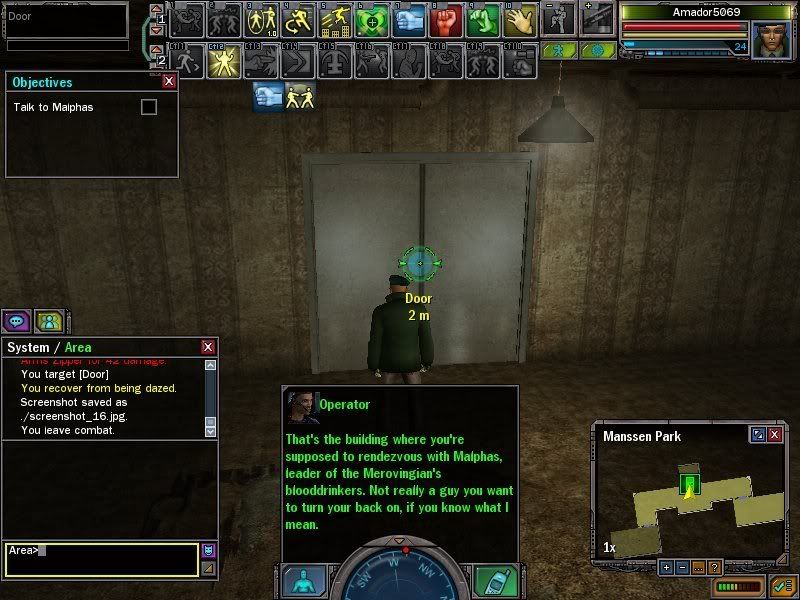The height and width of the screenshot is (600, 800).
Task: Activate the yellow open hand ability
Action: point(520,20)
